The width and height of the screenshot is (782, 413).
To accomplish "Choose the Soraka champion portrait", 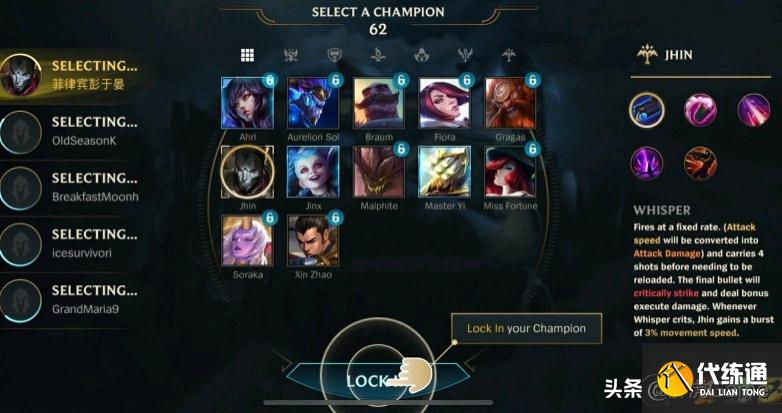I will [246, 239].
